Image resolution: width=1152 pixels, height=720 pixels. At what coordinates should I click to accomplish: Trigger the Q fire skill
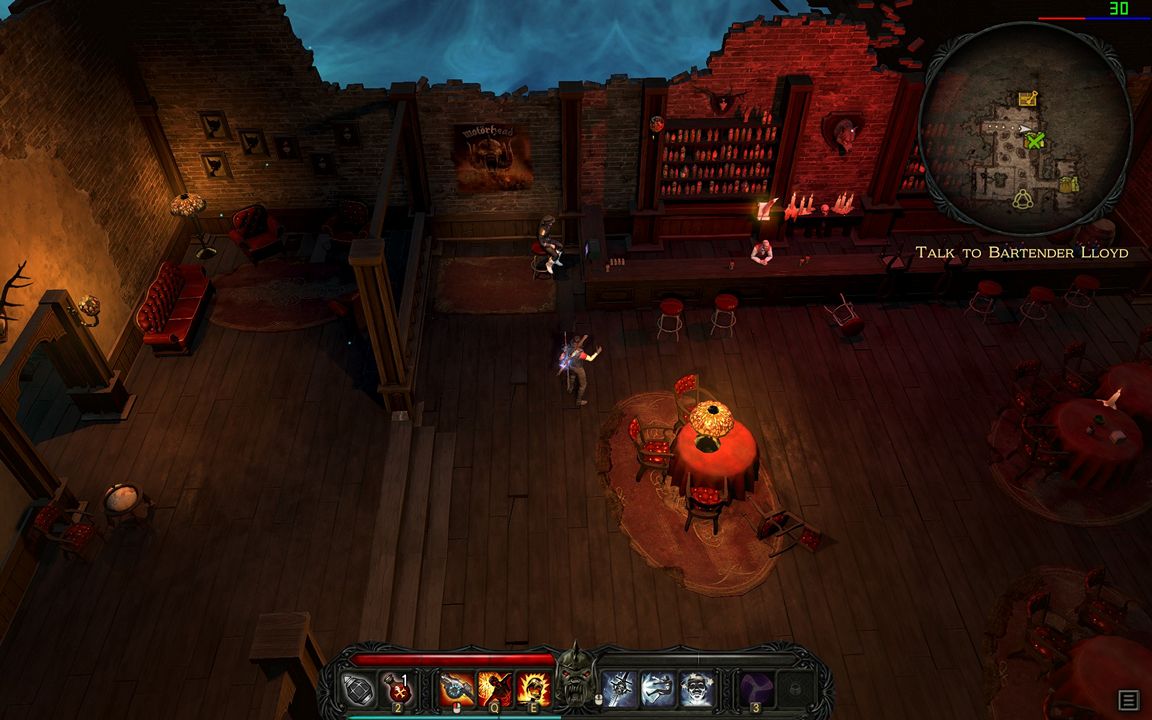pyautogui.click(x=495, y=689)
